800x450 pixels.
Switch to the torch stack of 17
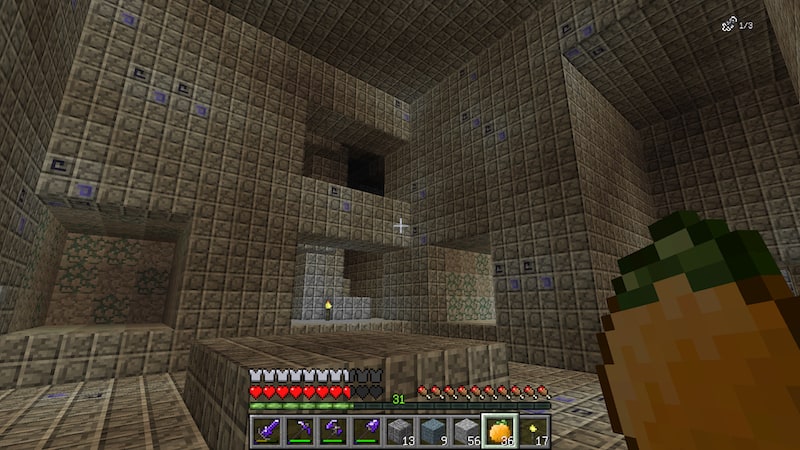click(x=532, y=430)
